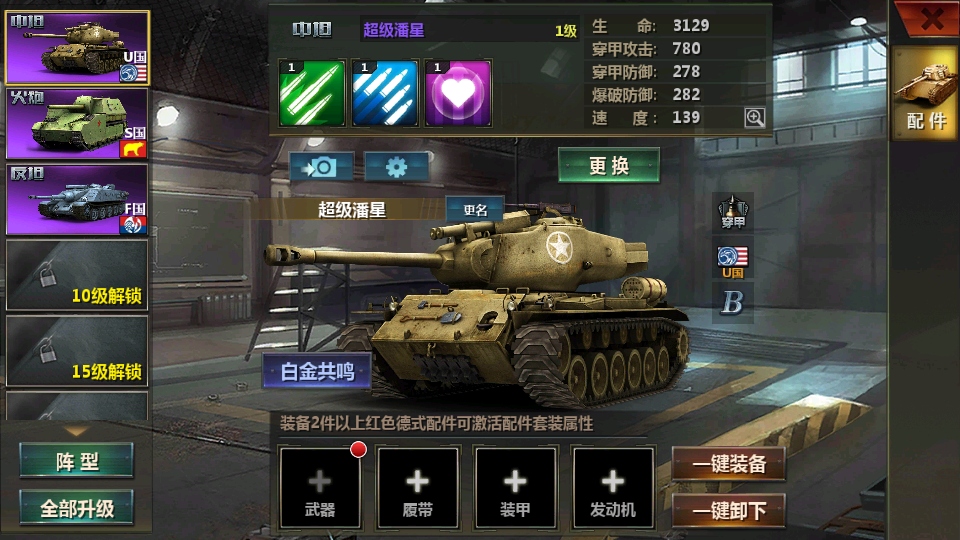Tap the pink heart skill icon

coord(458,93)
